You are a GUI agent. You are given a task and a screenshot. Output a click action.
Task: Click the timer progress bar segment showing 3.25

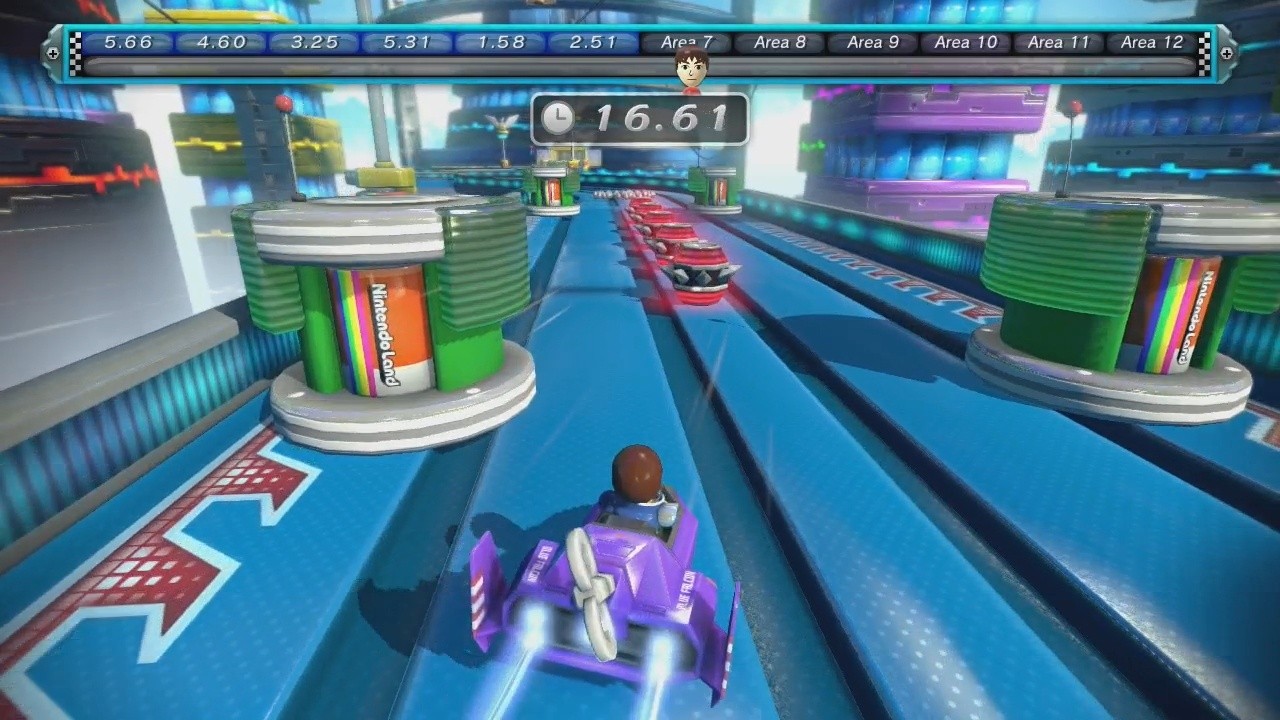[312, 42]
